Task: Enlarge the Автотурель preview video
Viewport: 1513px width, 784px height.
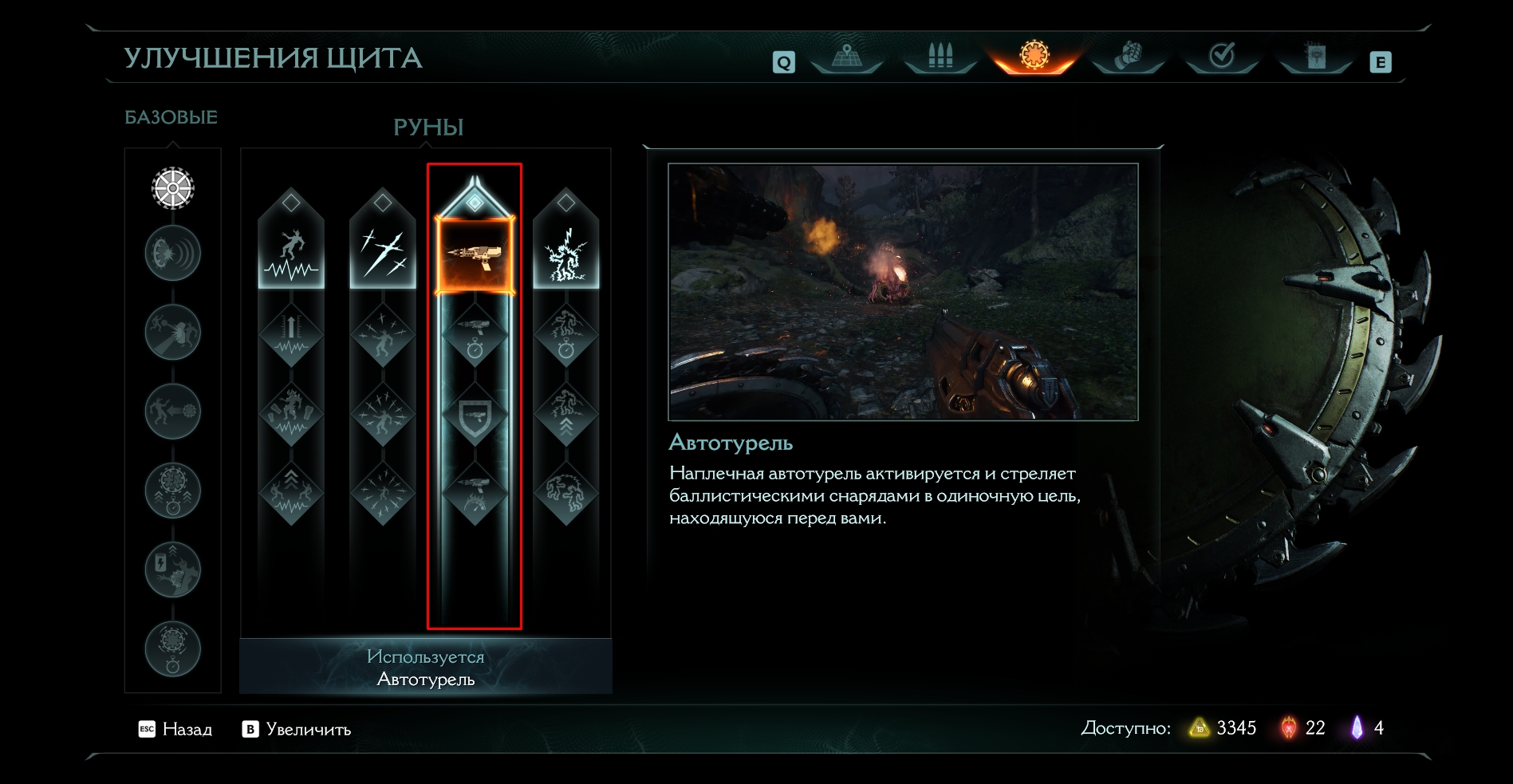Action: [297, 729]
